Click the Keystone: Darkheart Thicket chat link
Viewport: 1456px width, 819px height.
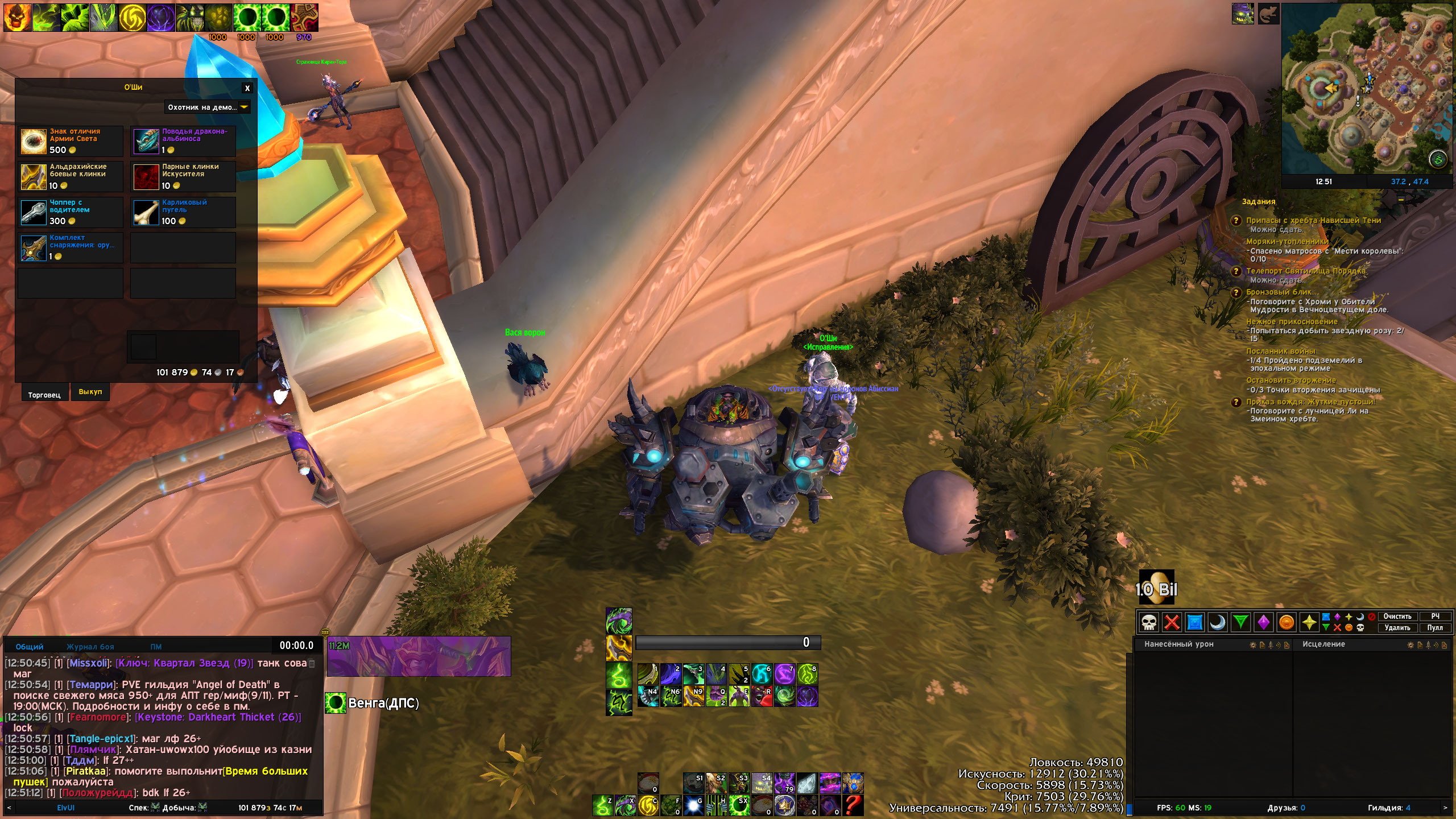pyautogui.click(x=218, y=717)
